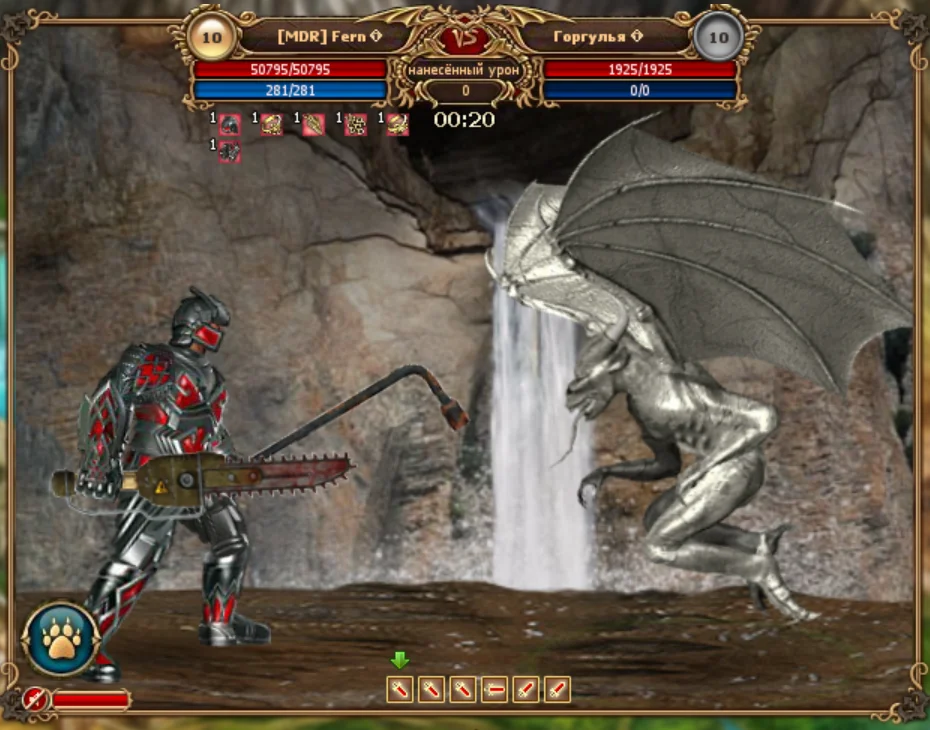Screen dimensions: 930x730
Task: Inspect the helmet buff icon
Action: [x=230, y=124]
